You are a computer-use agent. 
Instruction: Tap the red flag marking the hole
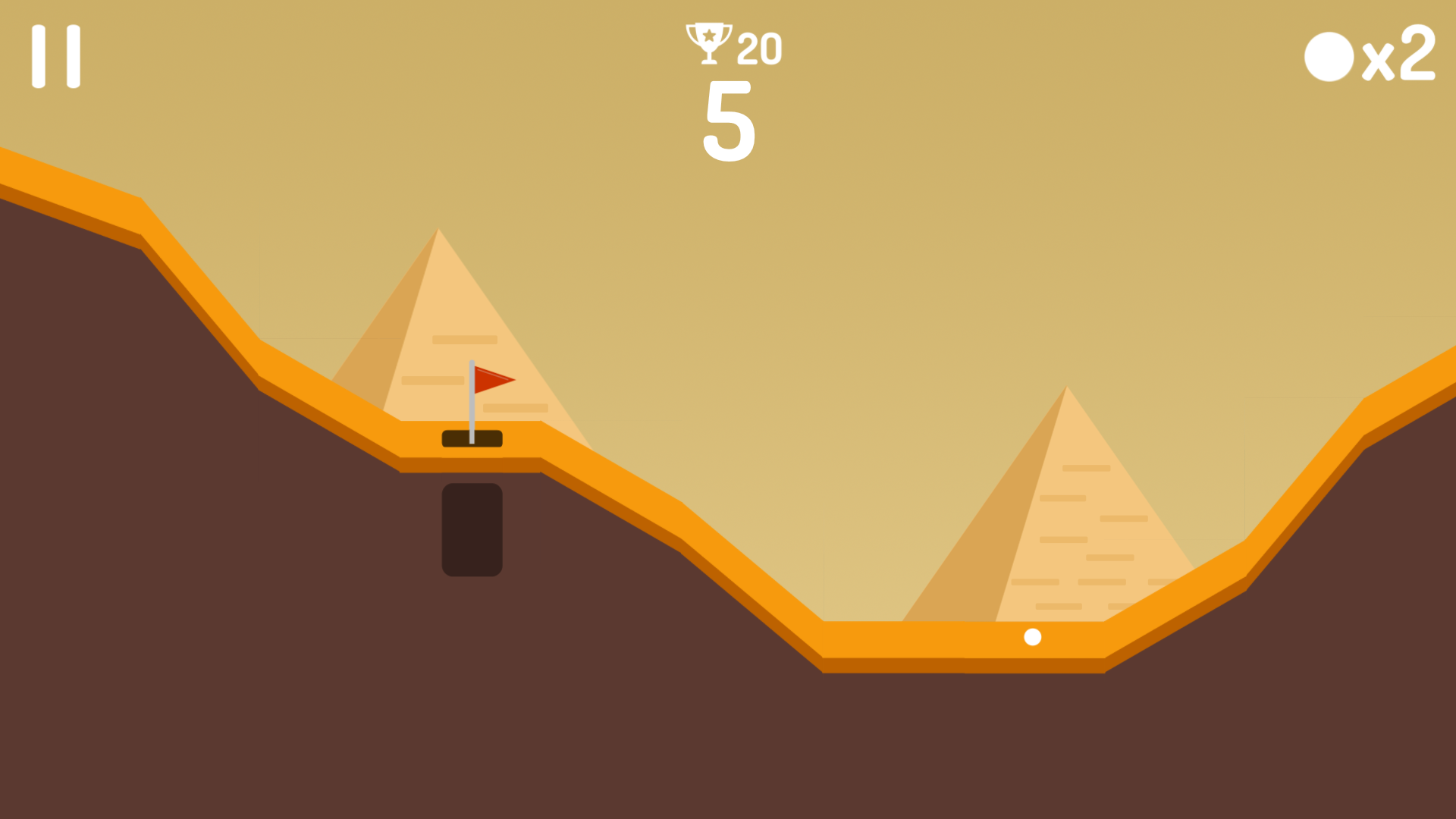pyautogui.click(x=493, y=379)
